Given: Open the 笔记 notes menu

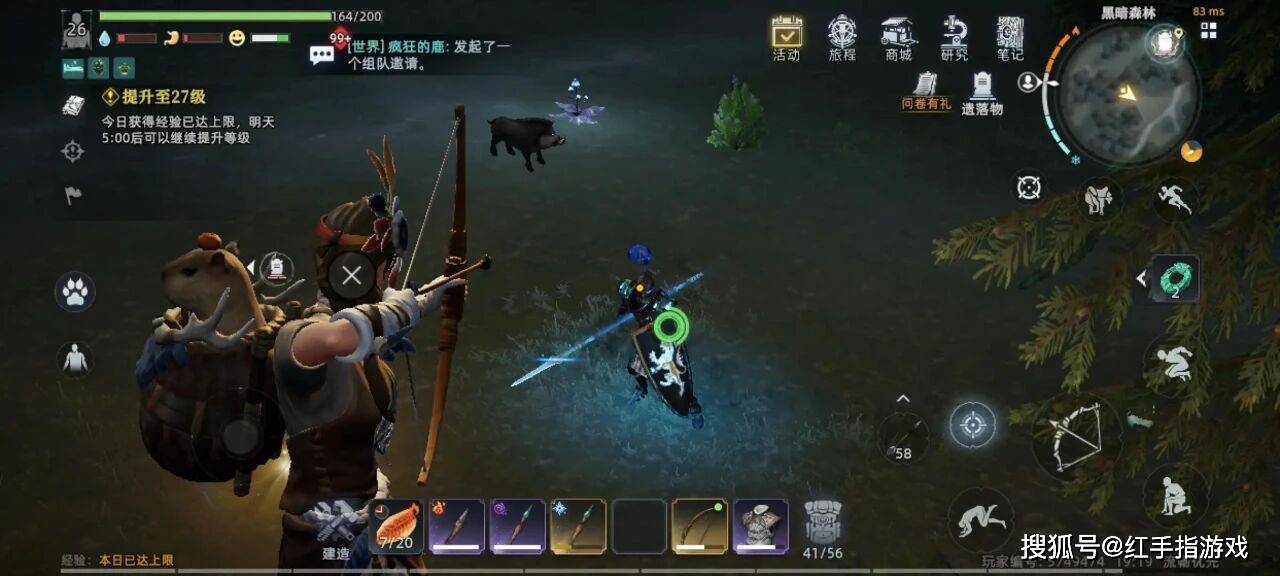Looking at the screenshot, I should click(1010, 36).
